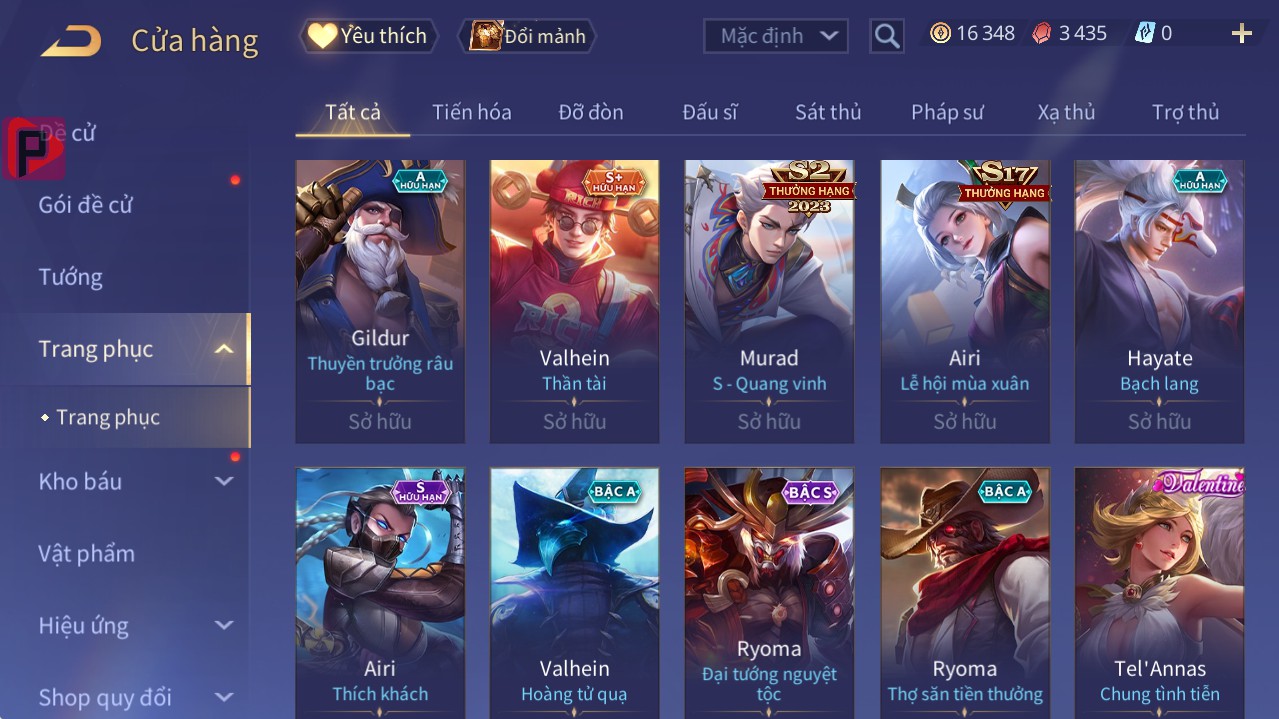Open the Xạ thủ tab

pos(1066,112)
